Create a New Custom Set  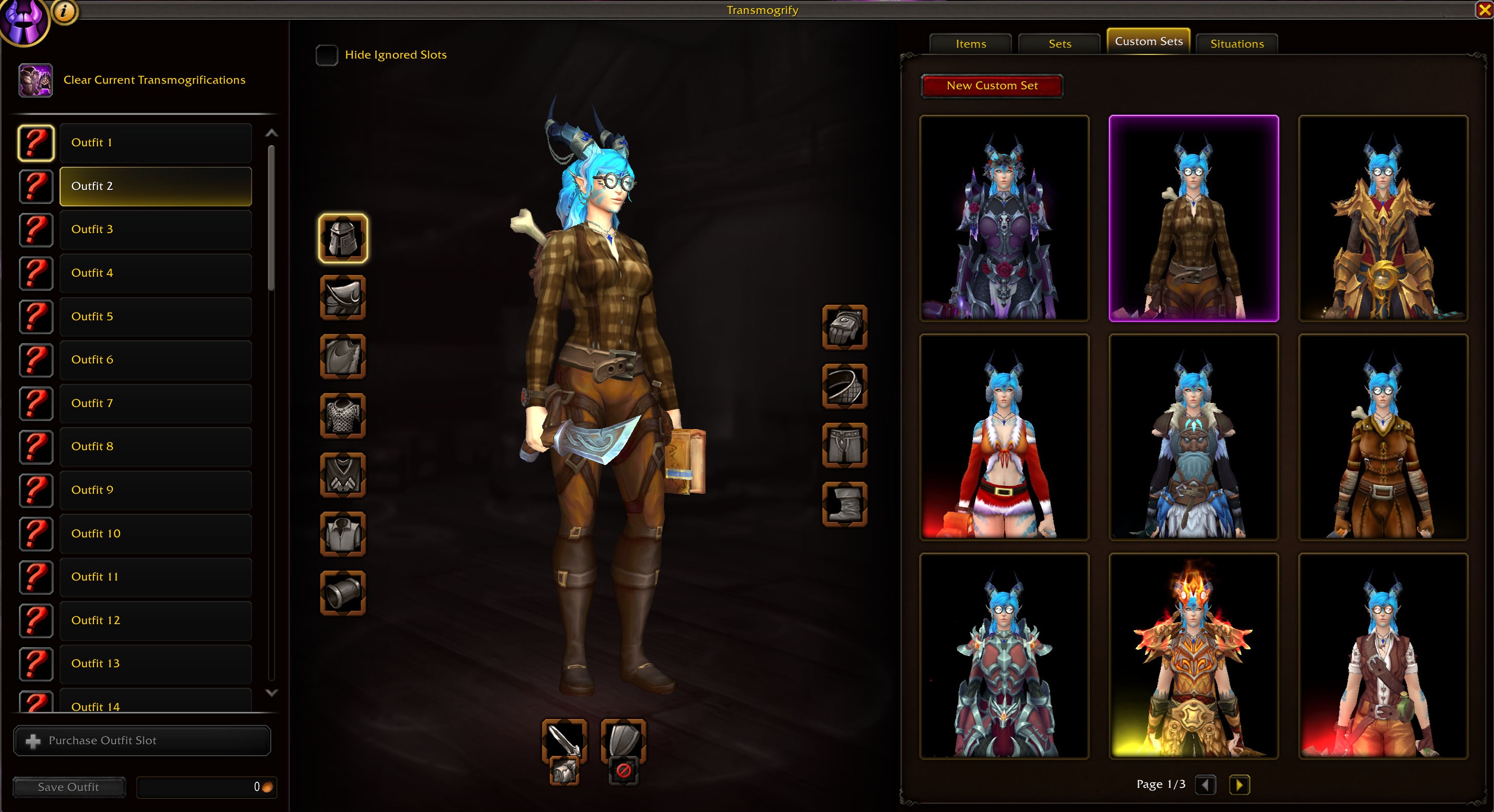[x=992, y=86]
